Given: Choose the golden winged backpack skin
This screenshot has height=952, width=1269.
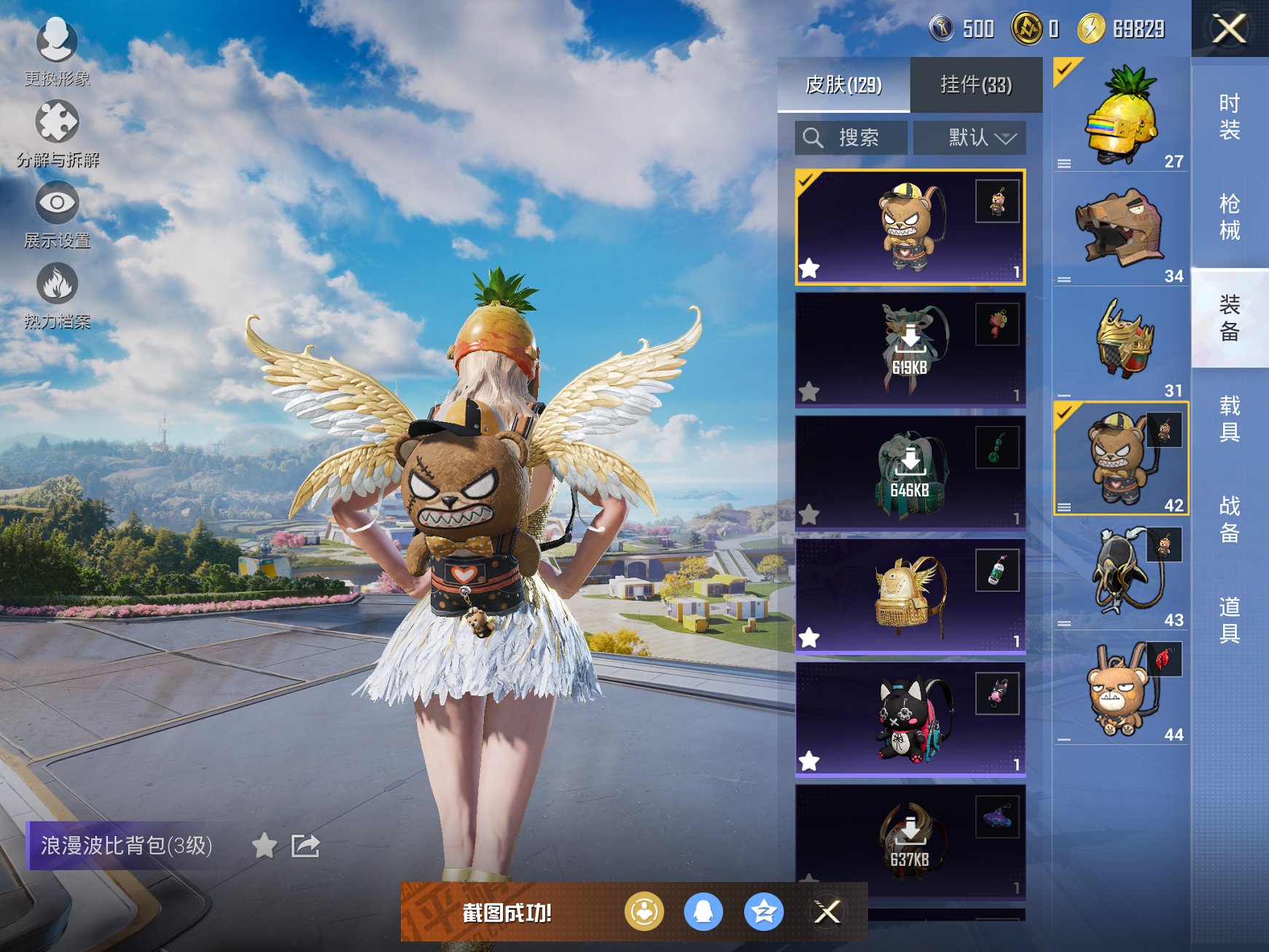Looking at the screenshot, I should (910, 595).
